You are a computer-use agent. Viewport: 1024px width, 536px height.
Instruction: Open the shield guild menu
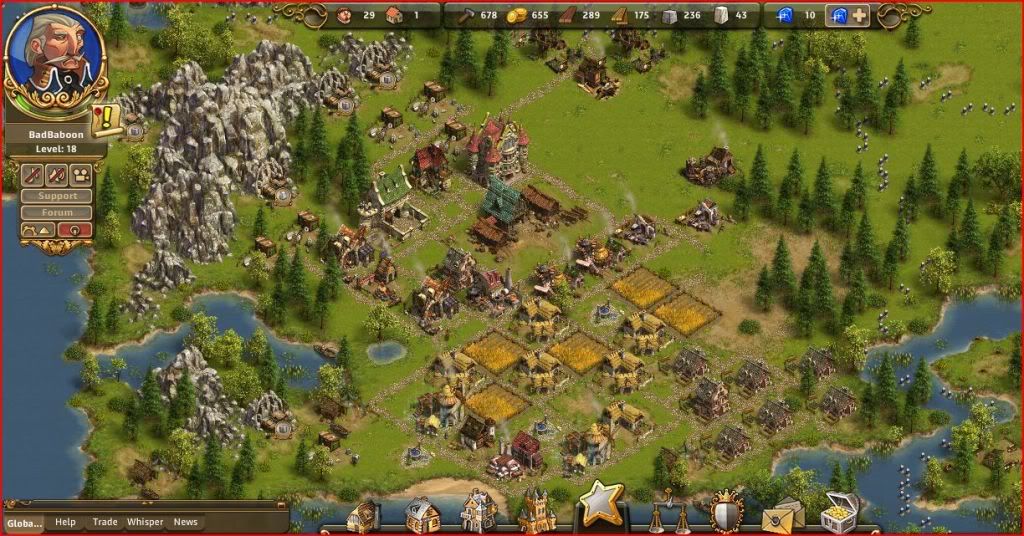(726, 512)
